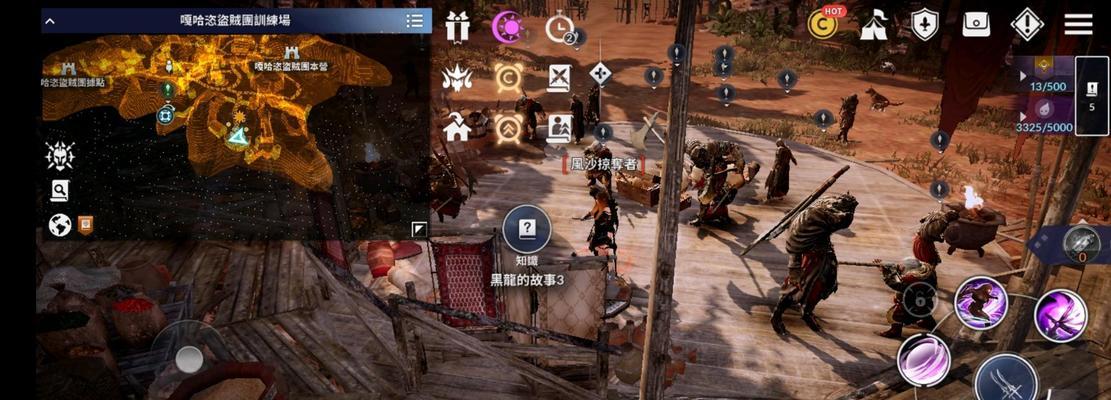
Task: Tap the map search magnifier icon
Action: (60, 191)
